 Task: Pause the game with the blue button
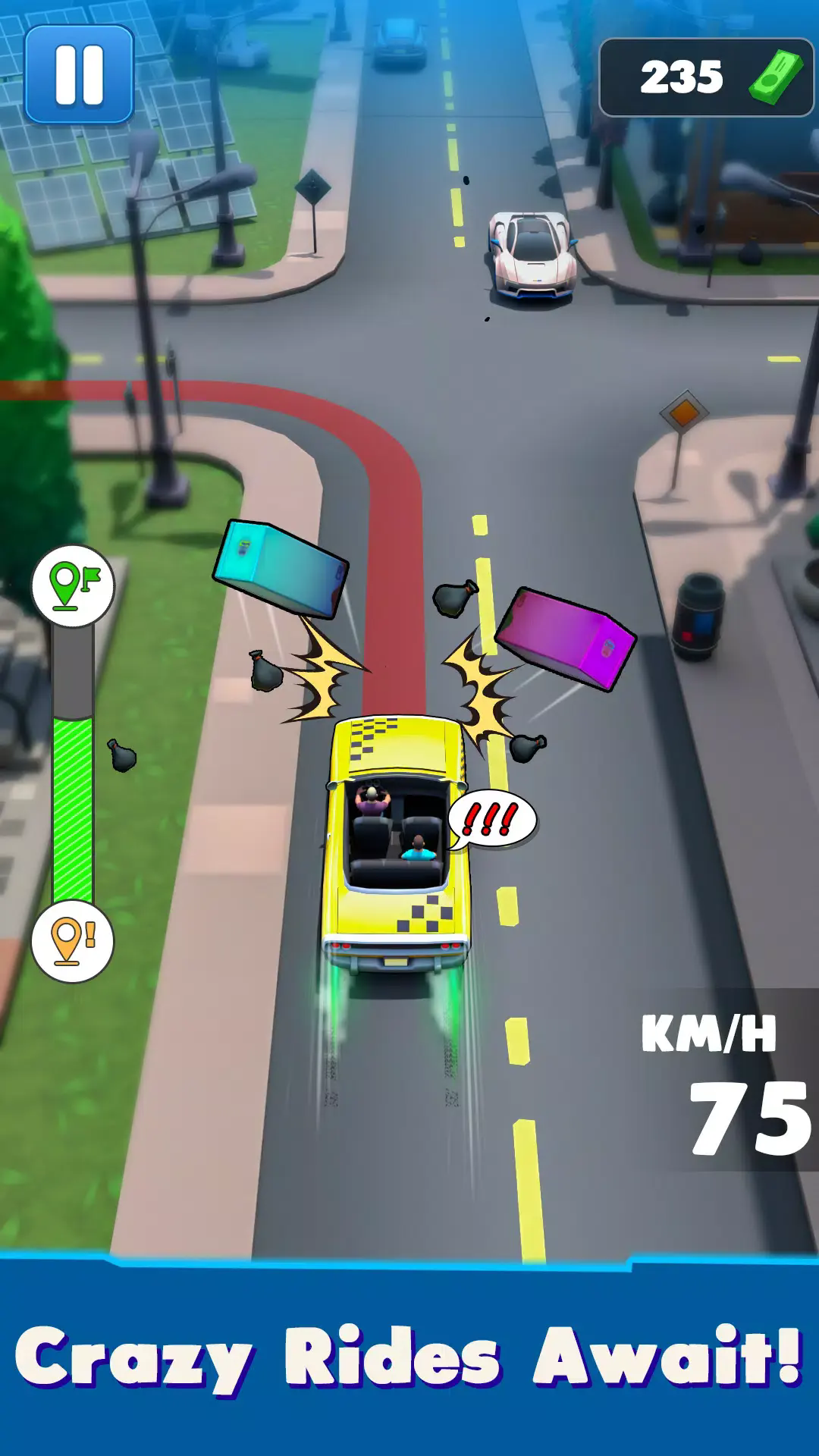[x=79, y=74]
